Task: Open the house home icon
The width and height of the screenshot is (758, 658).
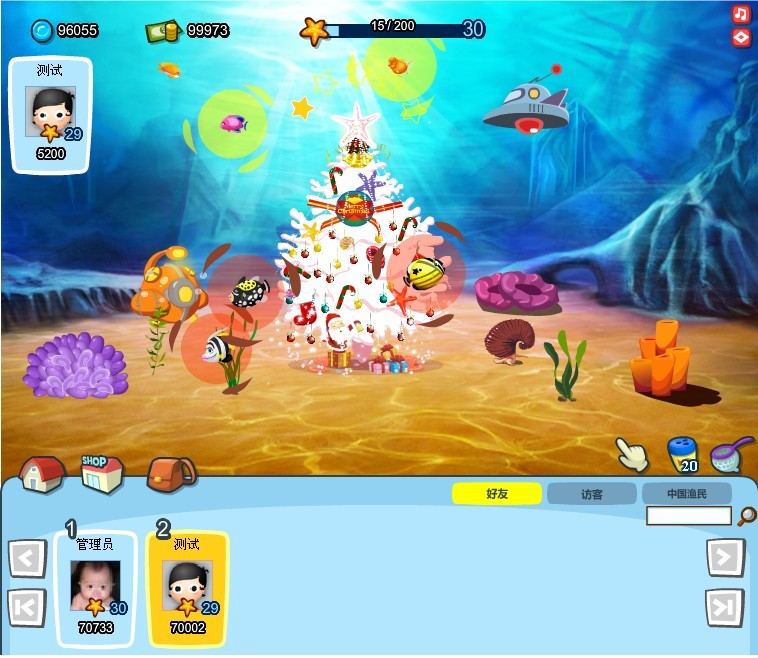Action: coord(42,473)
